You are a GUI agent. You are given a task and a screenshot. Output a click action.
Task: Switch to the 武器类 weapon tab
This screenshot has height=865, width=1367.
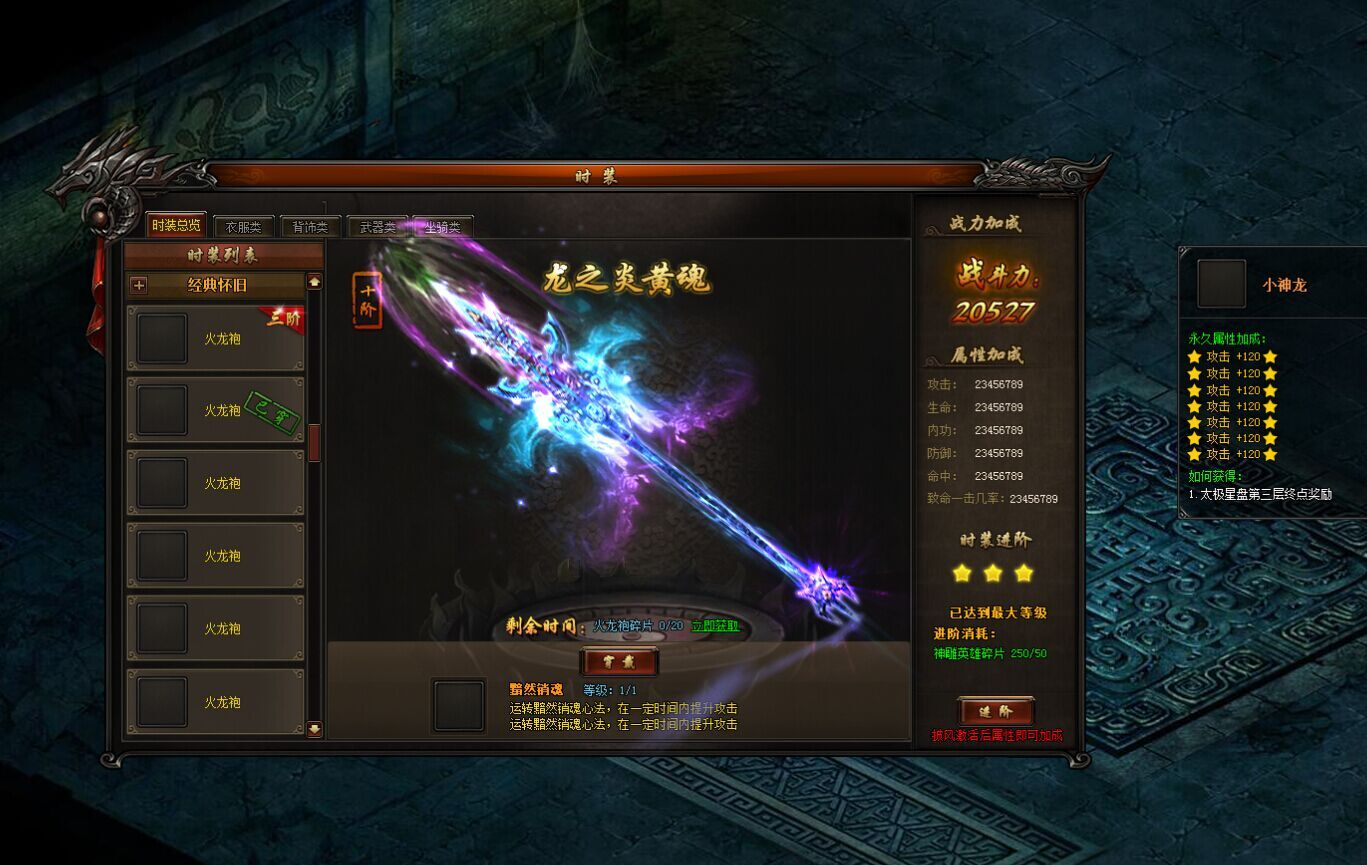(377, 227)
